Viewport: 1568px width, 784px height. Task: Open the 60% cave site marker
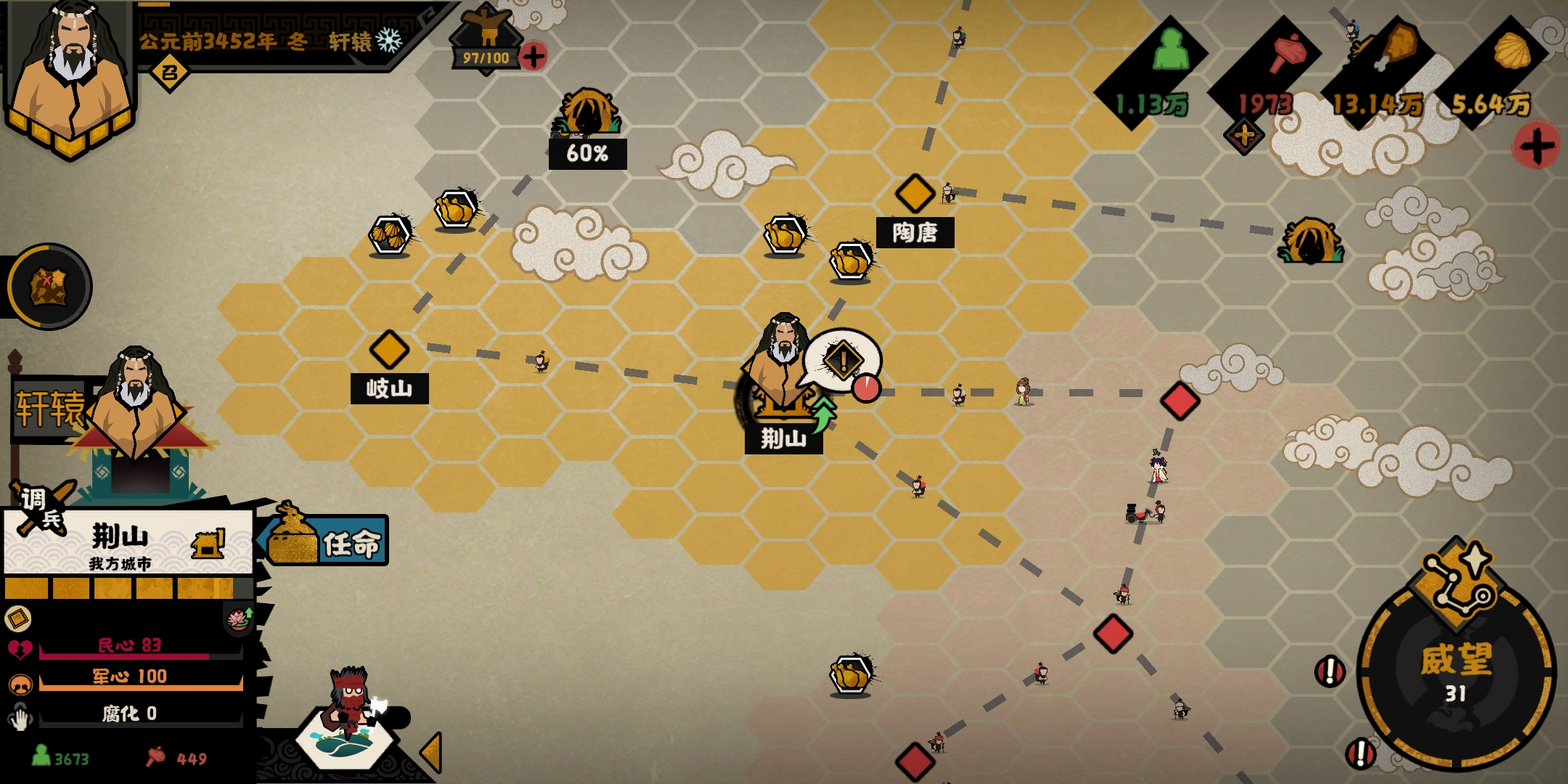[x=588, y=116]
